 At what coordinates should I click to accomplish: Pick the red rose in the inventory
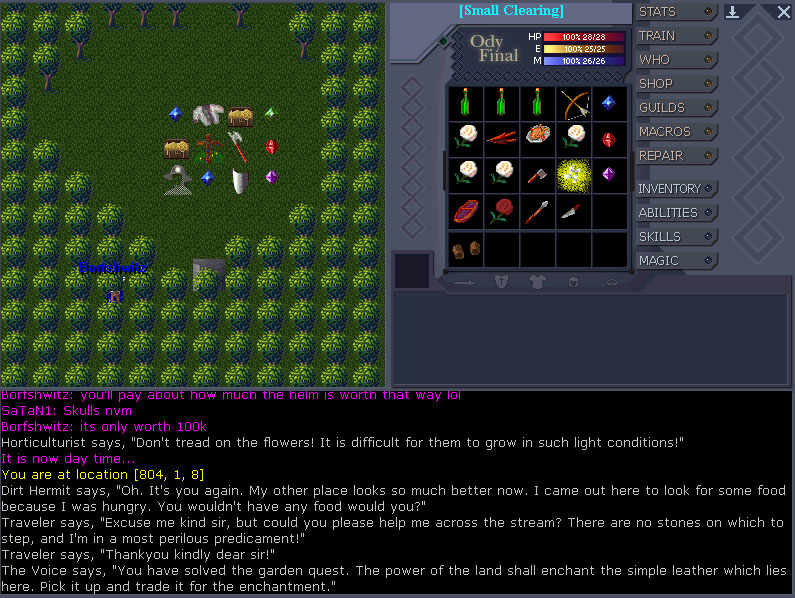tap(501, 211)
